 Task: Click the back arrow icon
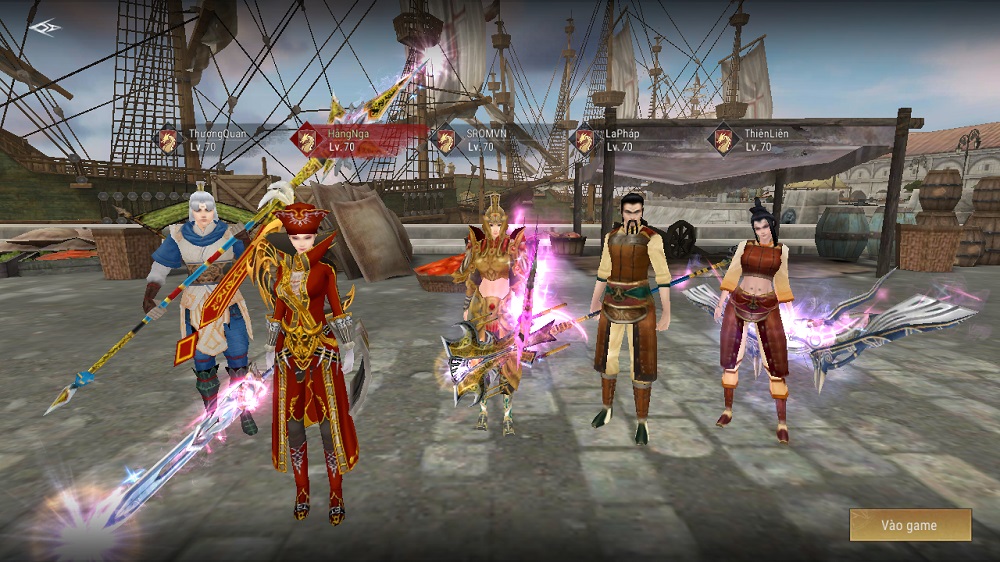45,27
